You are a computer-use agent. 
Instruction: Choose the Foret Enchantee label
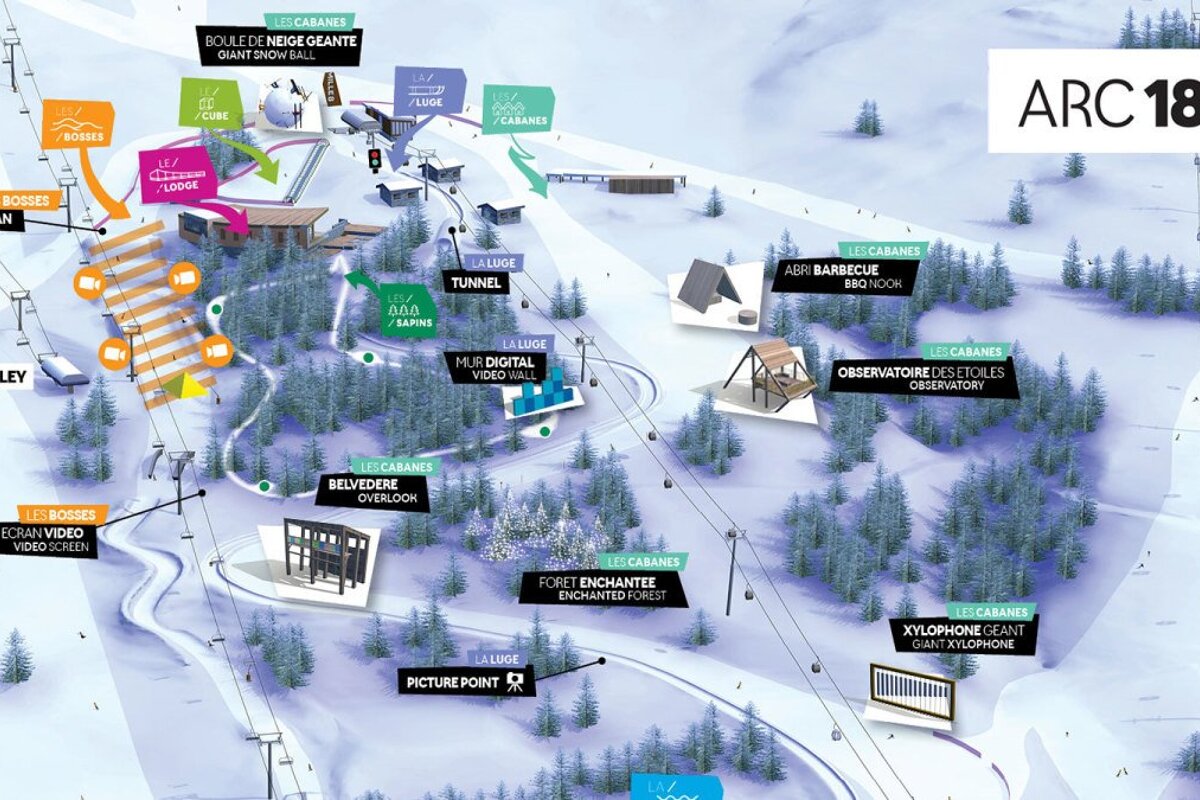pyautogui.click(x=604, y=587)
